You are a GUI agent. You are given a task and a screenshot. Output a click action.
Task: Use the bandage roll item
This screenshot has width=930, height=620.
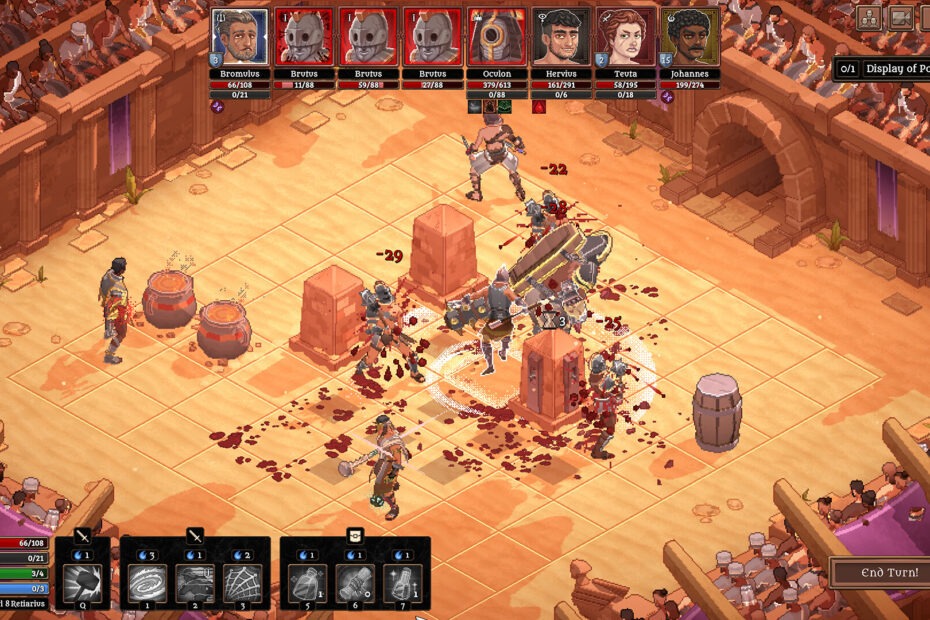pyautogui.click(x=355, y=583)
